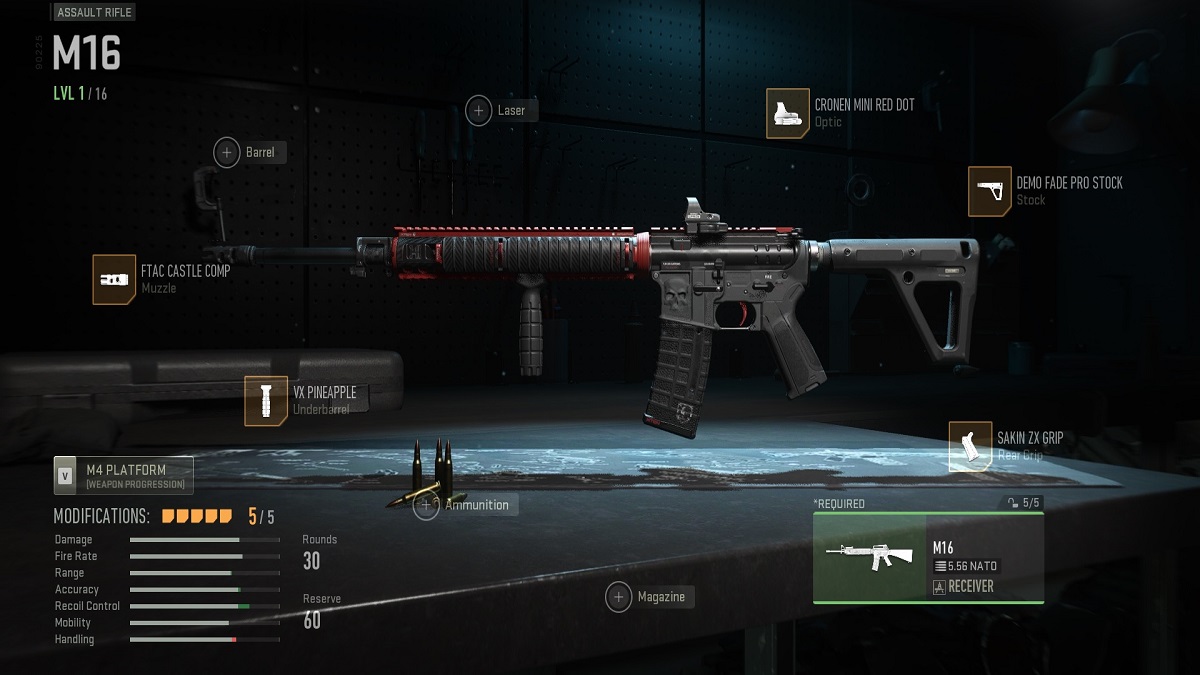The image size is (1200, 675).
Task: Add a Barrel attachment
Action: [227, 153]
